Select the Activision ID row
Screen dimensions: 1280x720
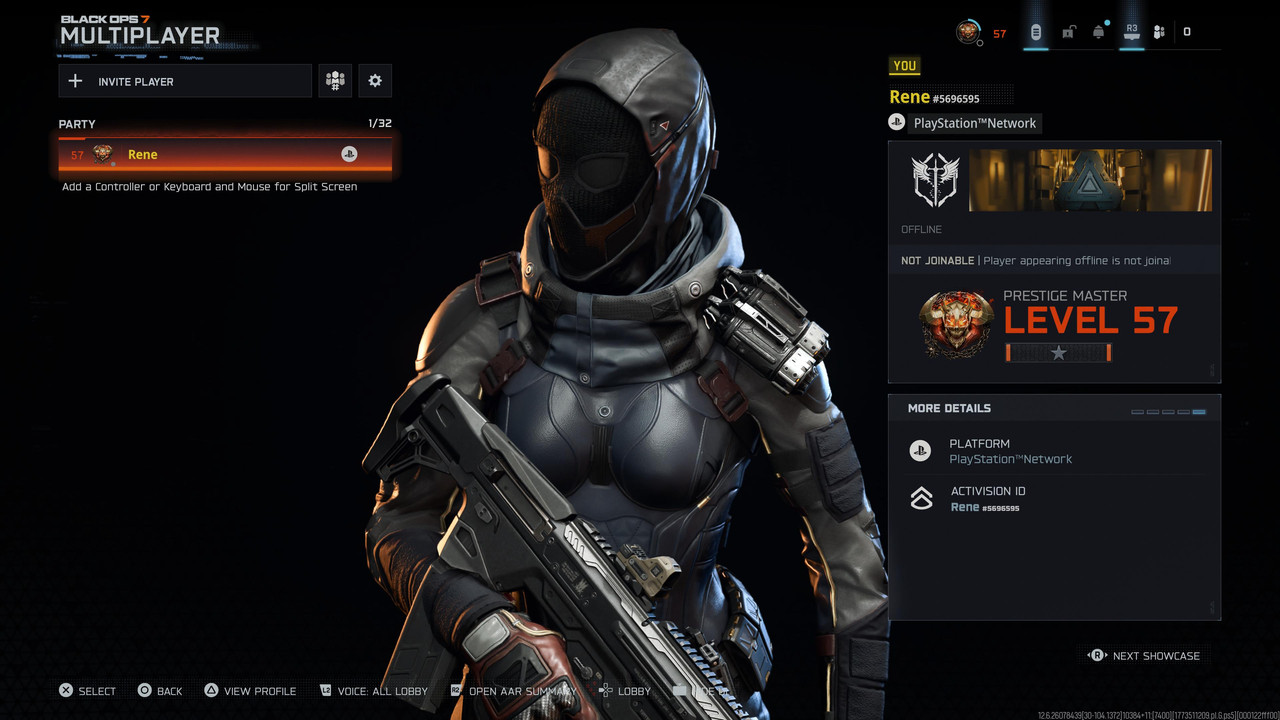[1054, 499]
